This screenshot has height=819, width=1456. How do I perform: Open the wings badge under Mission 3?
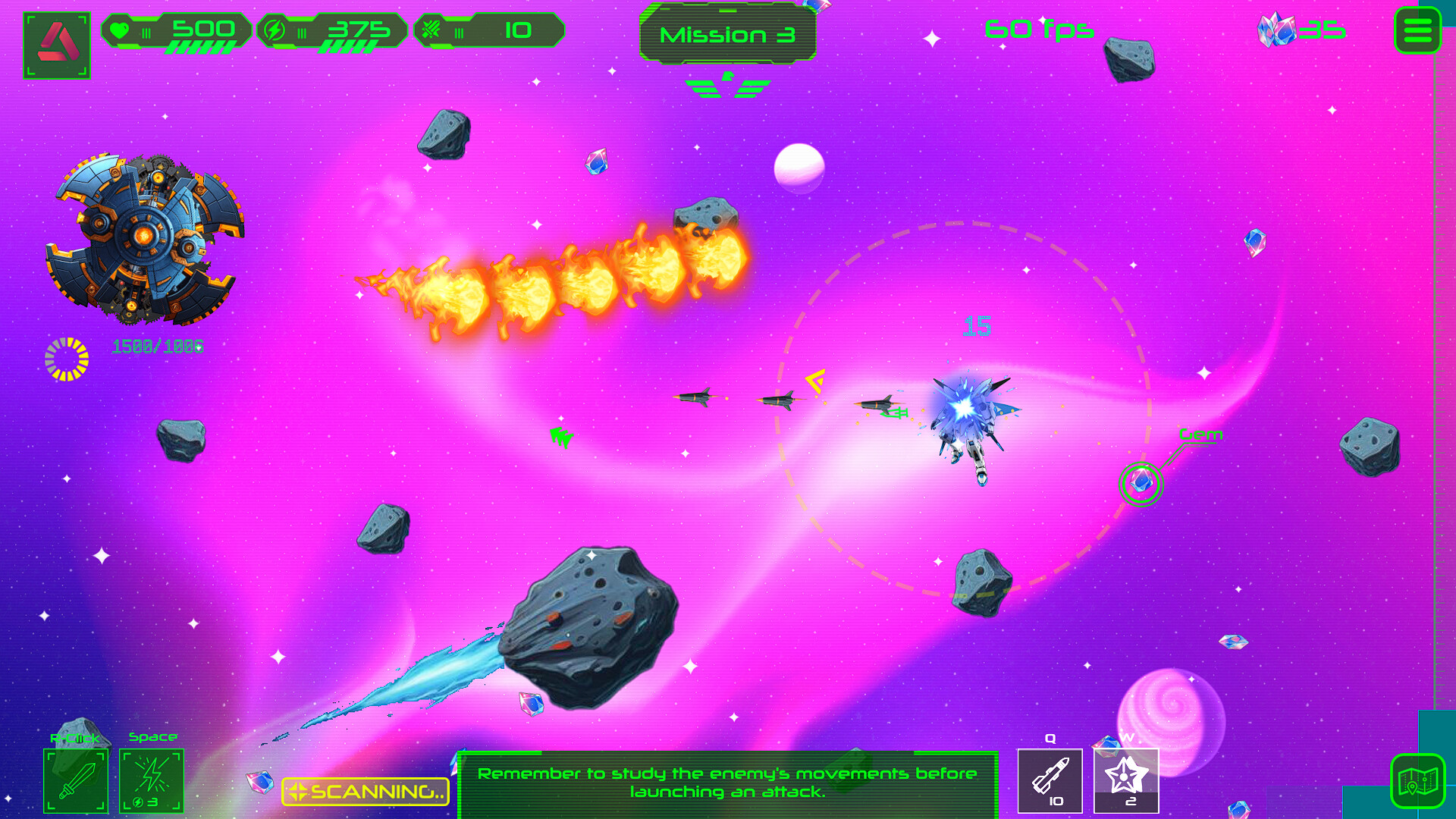point(726,86)
